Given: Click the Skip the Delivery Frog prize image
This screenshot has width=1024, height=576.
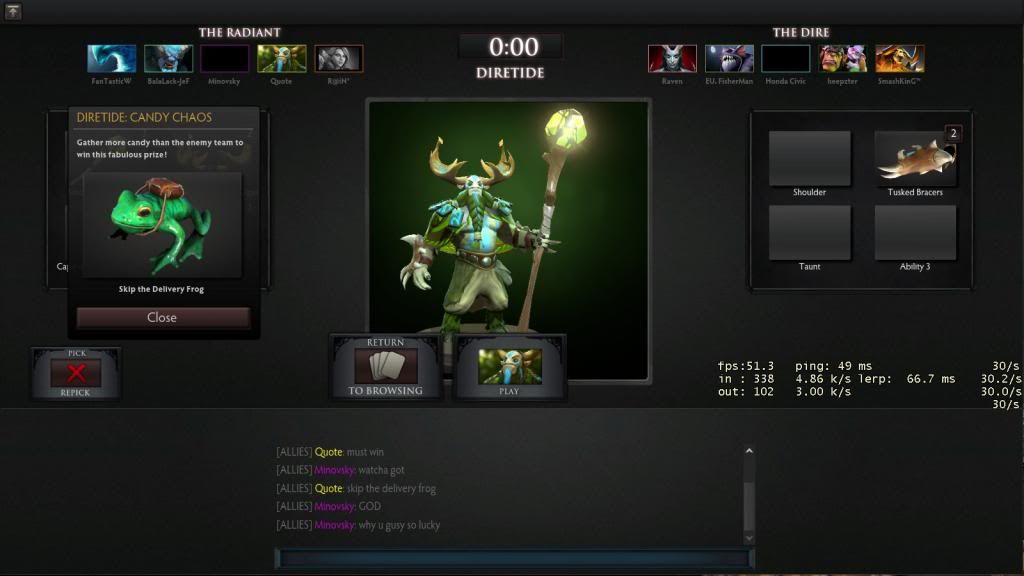Looking at the screenshot, I should (162, 225).
